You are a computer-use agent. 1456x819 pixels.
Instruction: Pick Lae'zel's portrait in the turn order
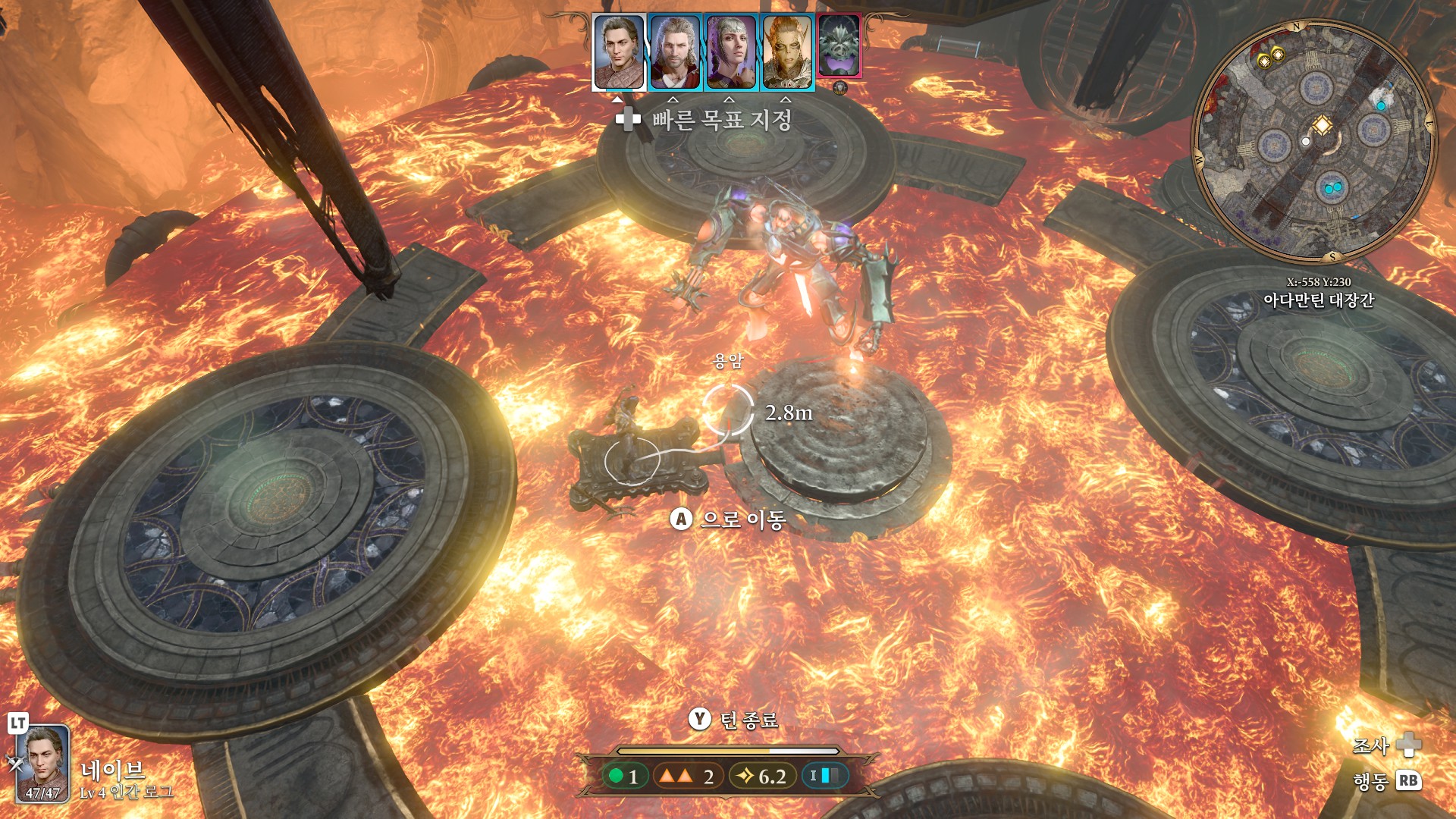point(787,52)
